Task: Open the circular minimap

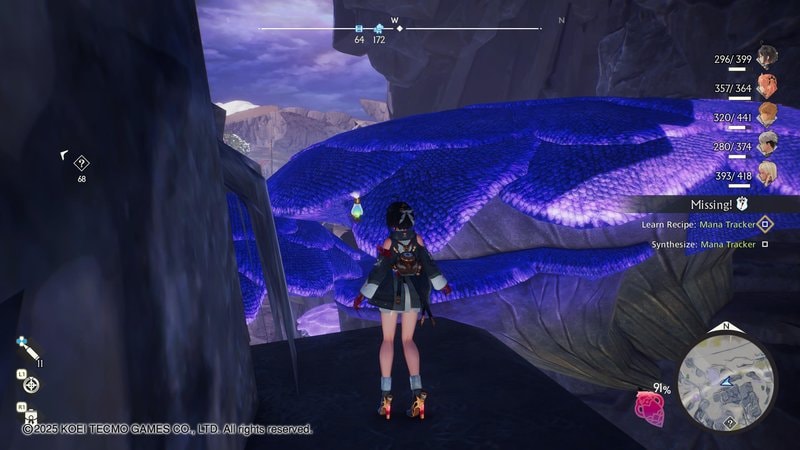Action: click(727, 381)
